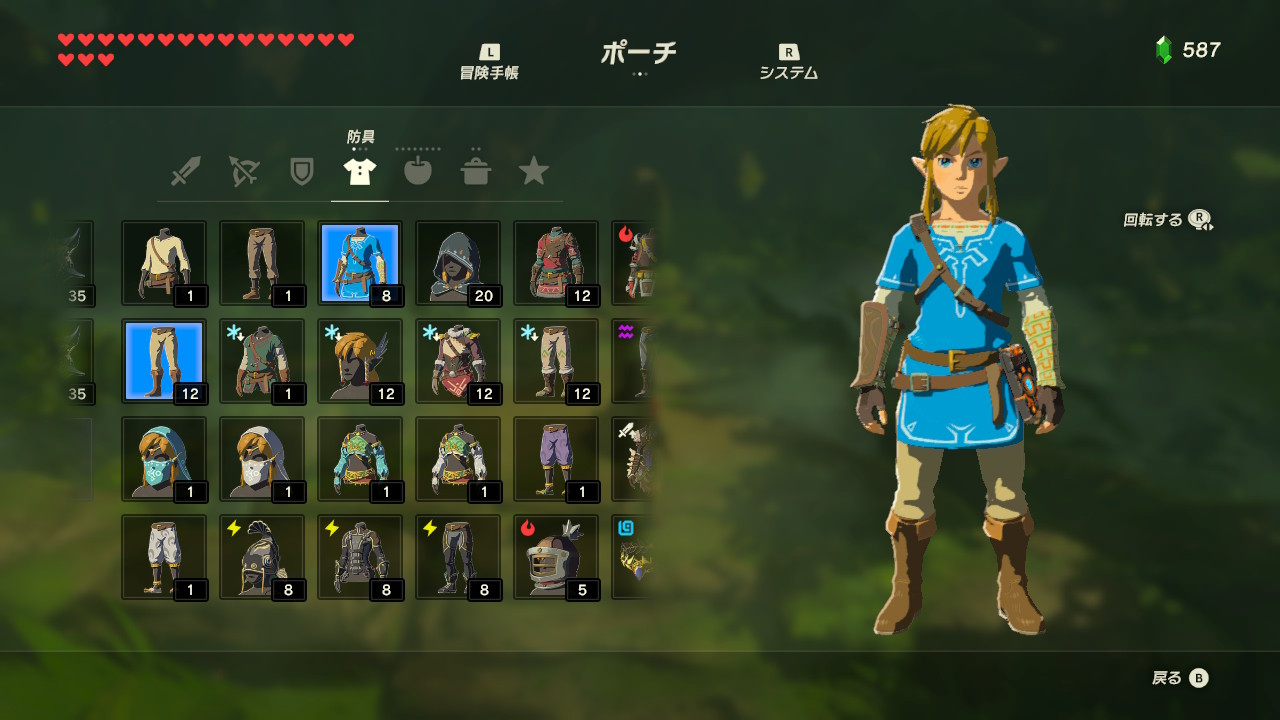Open the apple materials tab

click(x=418, y=172)
